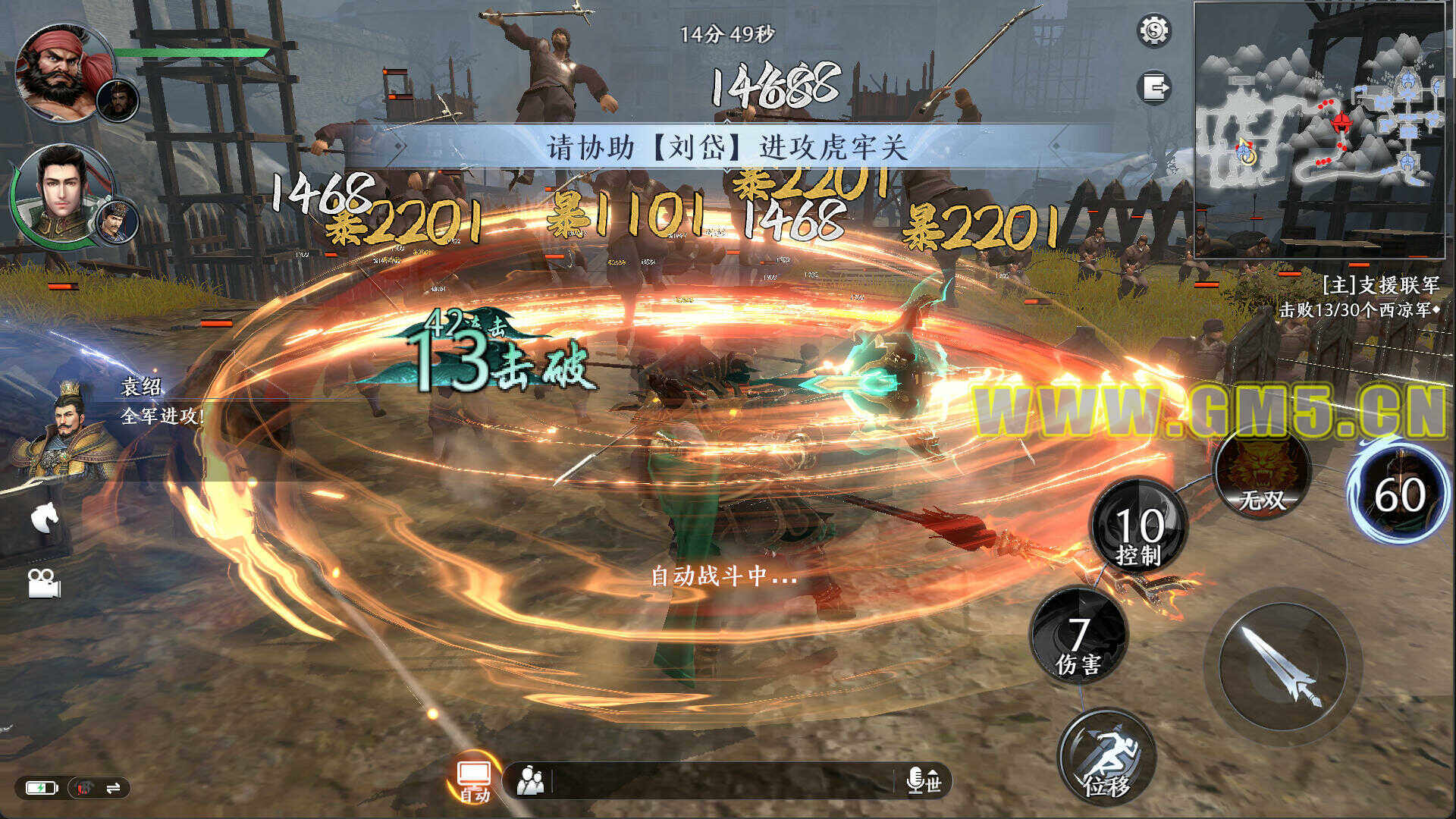Image resolution: width=1456 pixels, height=819 pixels.
Task: Tap the sword basic attack button
Action: pyautogui.click(x=1282, y=666)
